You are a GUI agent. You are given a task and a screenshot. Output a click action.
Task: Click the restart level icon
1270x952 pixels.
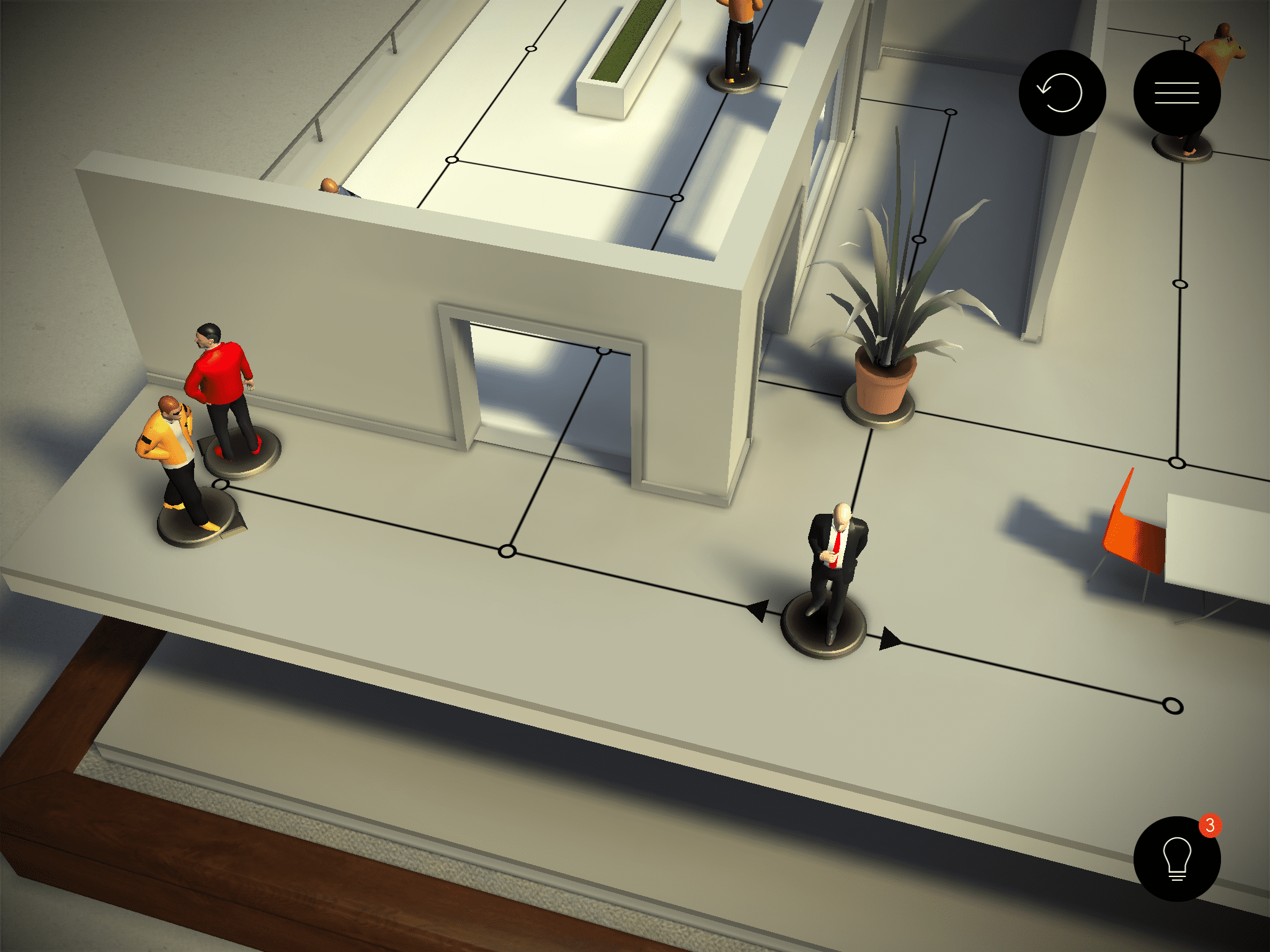[1062, 92]
